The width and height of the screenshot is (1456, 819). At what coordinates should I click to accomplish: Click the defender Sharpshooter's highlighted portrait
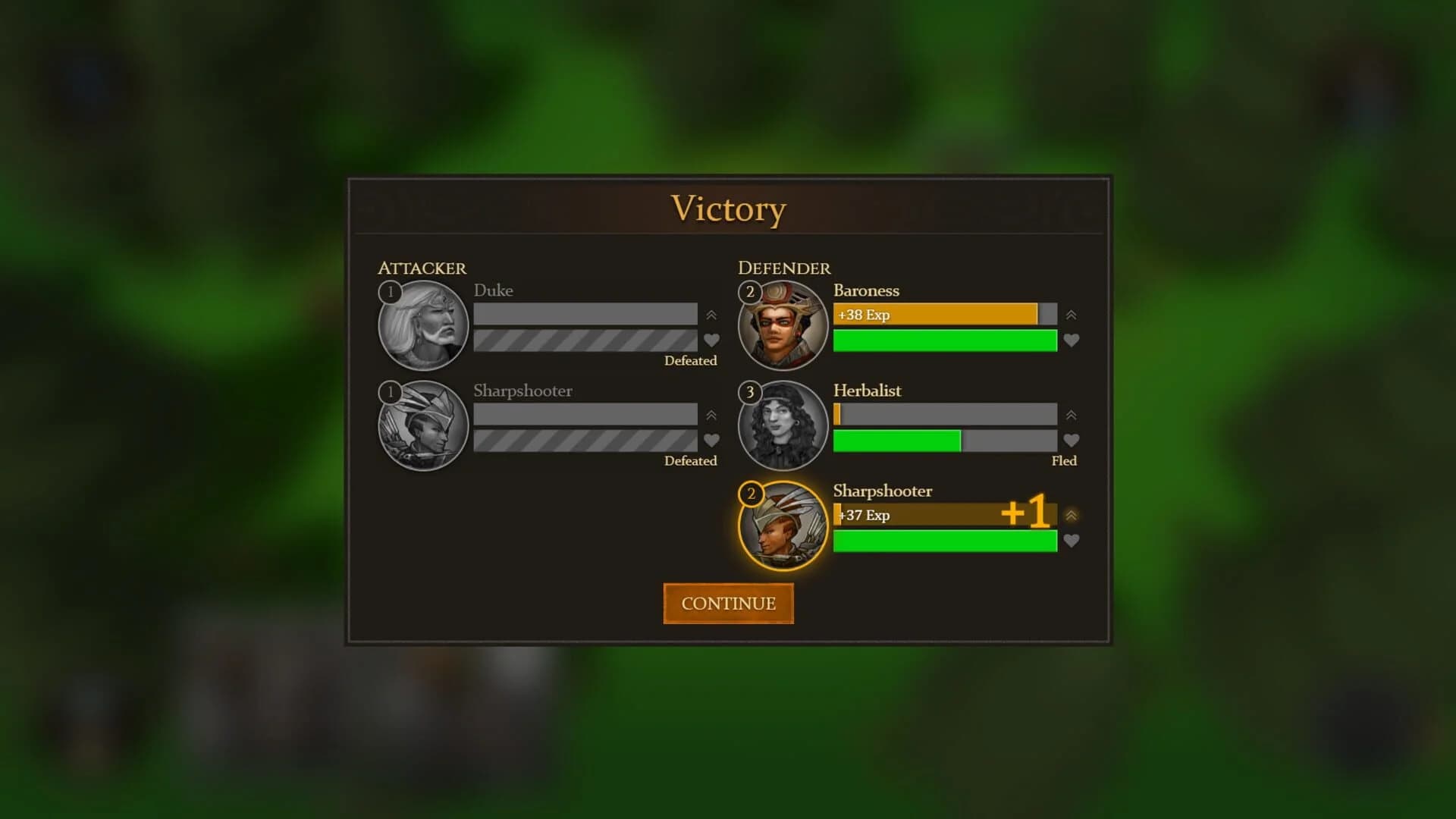(x=783, y=526)
